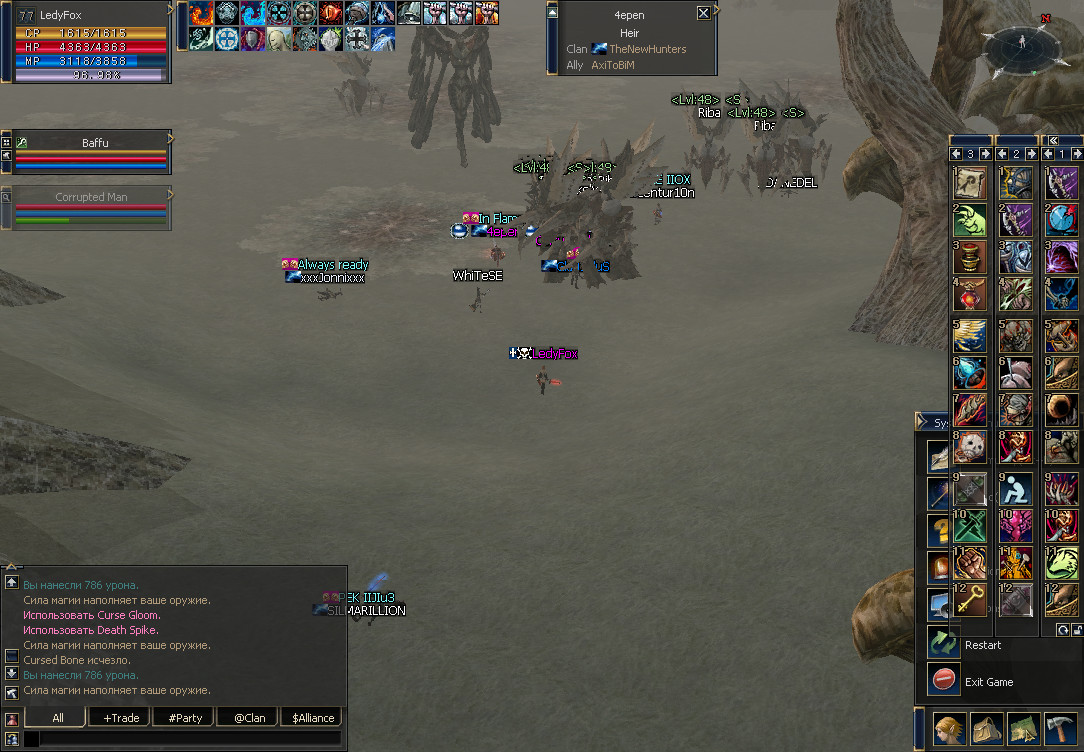
Task: Open the #Party chat tab
Action: (x=184, y=718)
